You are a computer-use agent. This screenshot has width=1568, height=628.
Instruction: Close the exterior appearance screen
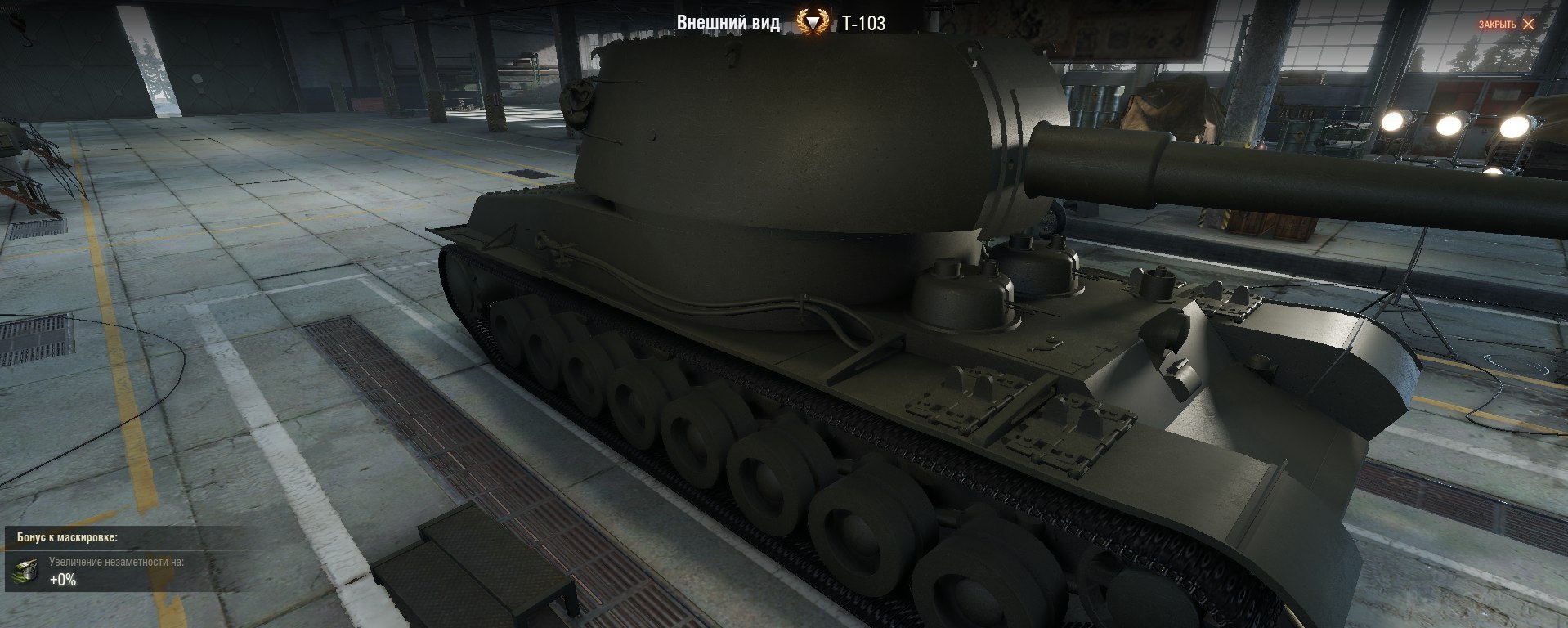pos(1506,25)
